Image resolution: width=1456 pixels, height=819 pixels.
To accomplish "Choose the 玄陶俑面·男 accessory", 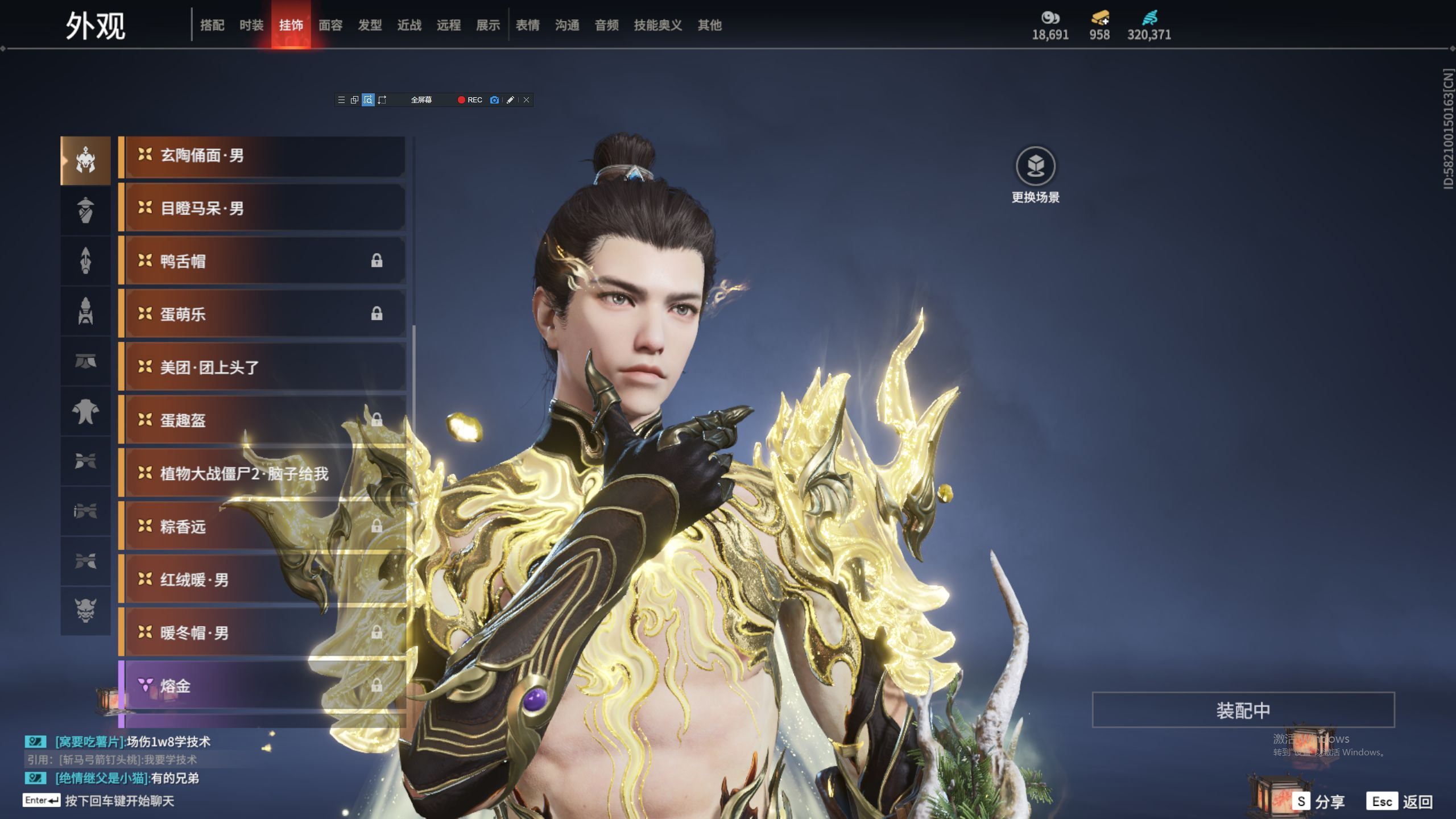I will click(x=263, y=156).
